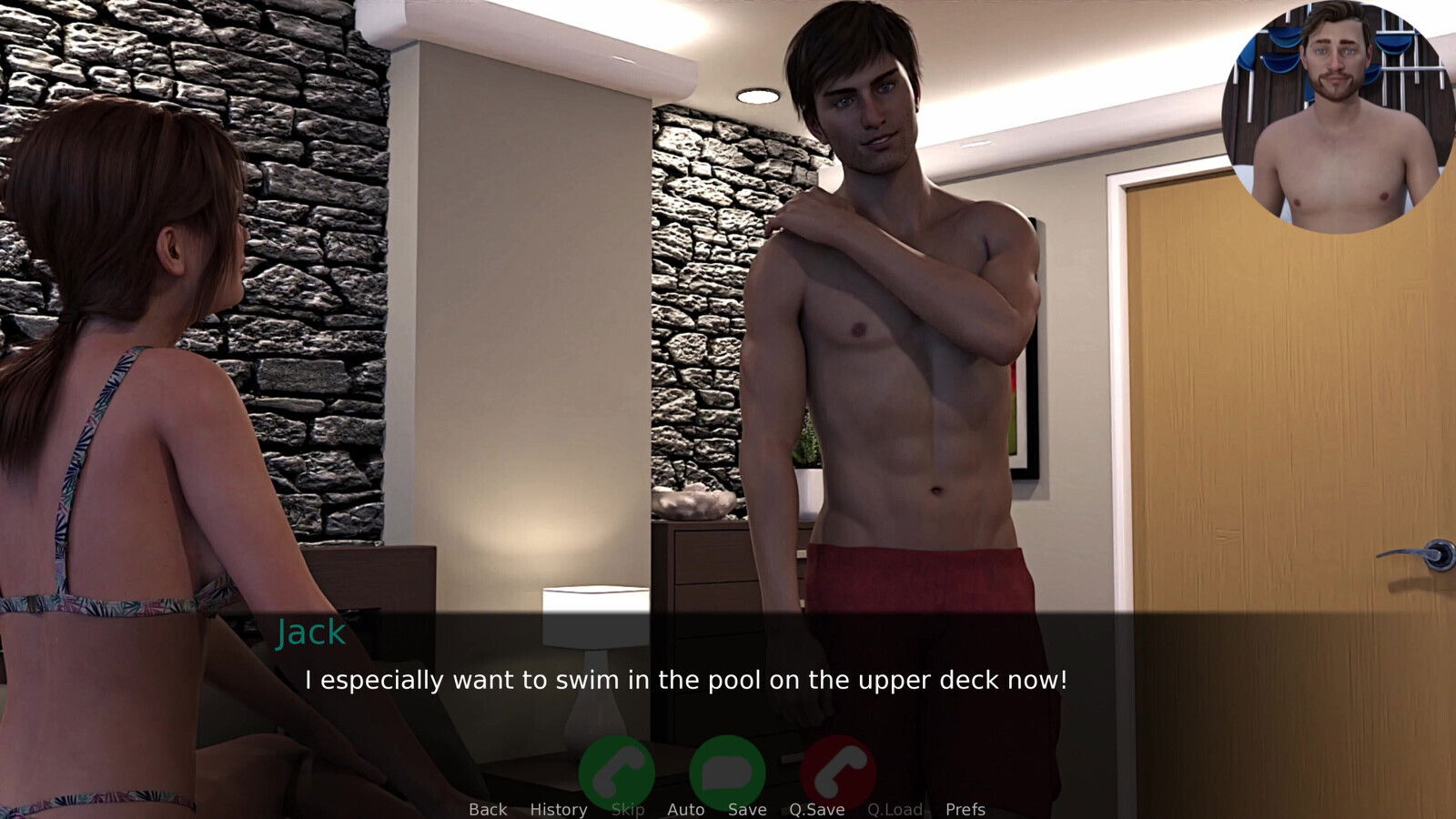
Task: Tap the red hang-up phone icon
Action: [x=838, y=772]
